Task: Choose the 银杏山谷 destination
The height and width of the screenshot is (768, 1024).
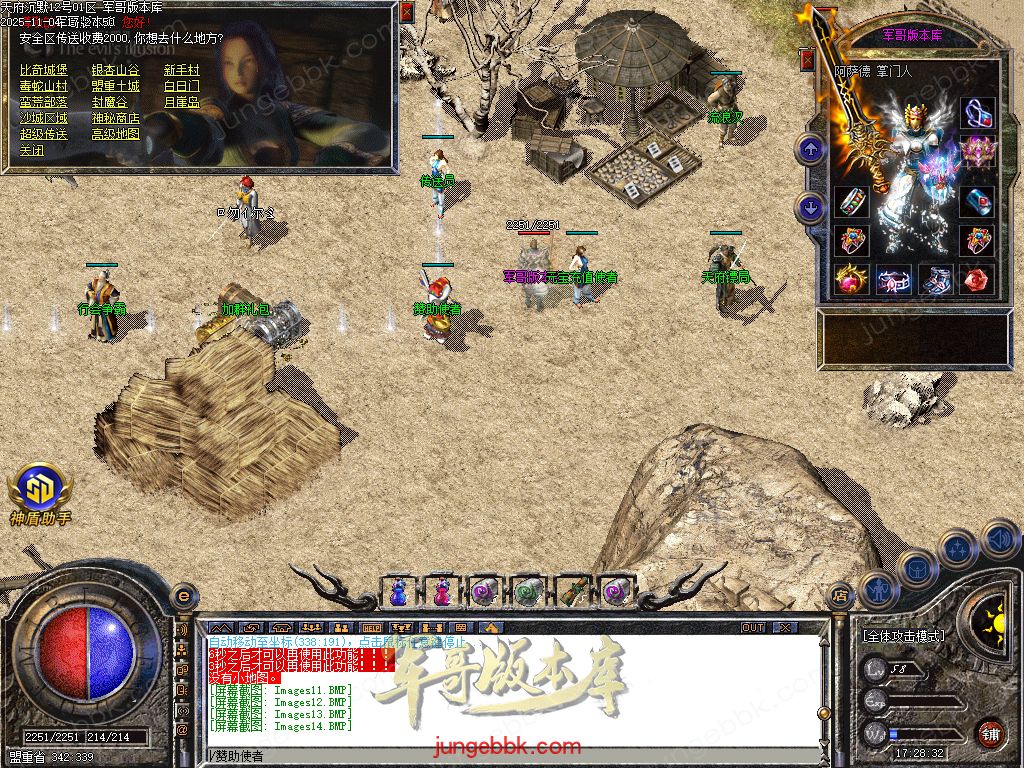Action: pyautogui.click(x=115, y=70)
